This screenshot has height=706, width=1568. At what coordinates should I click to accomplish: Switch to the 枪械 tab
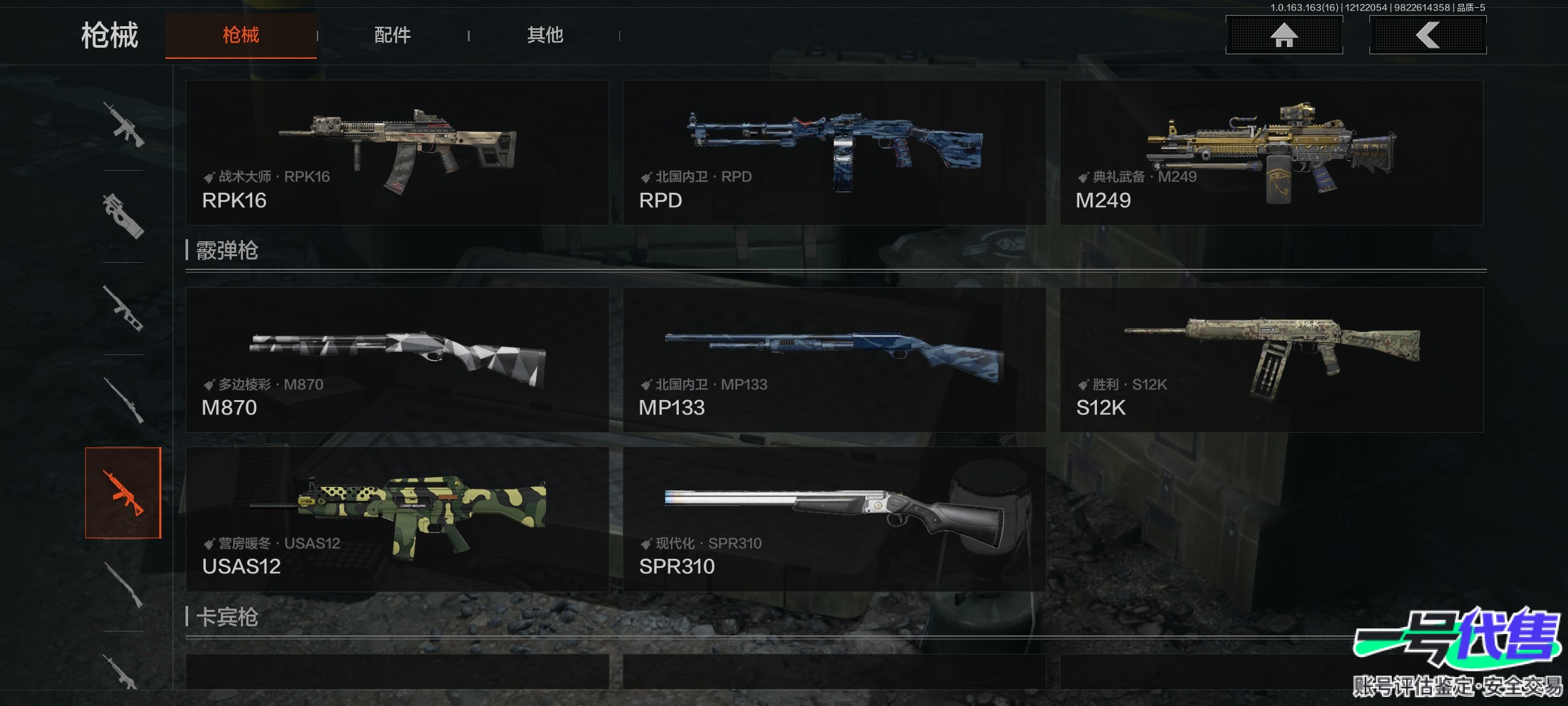pos(240,35)
